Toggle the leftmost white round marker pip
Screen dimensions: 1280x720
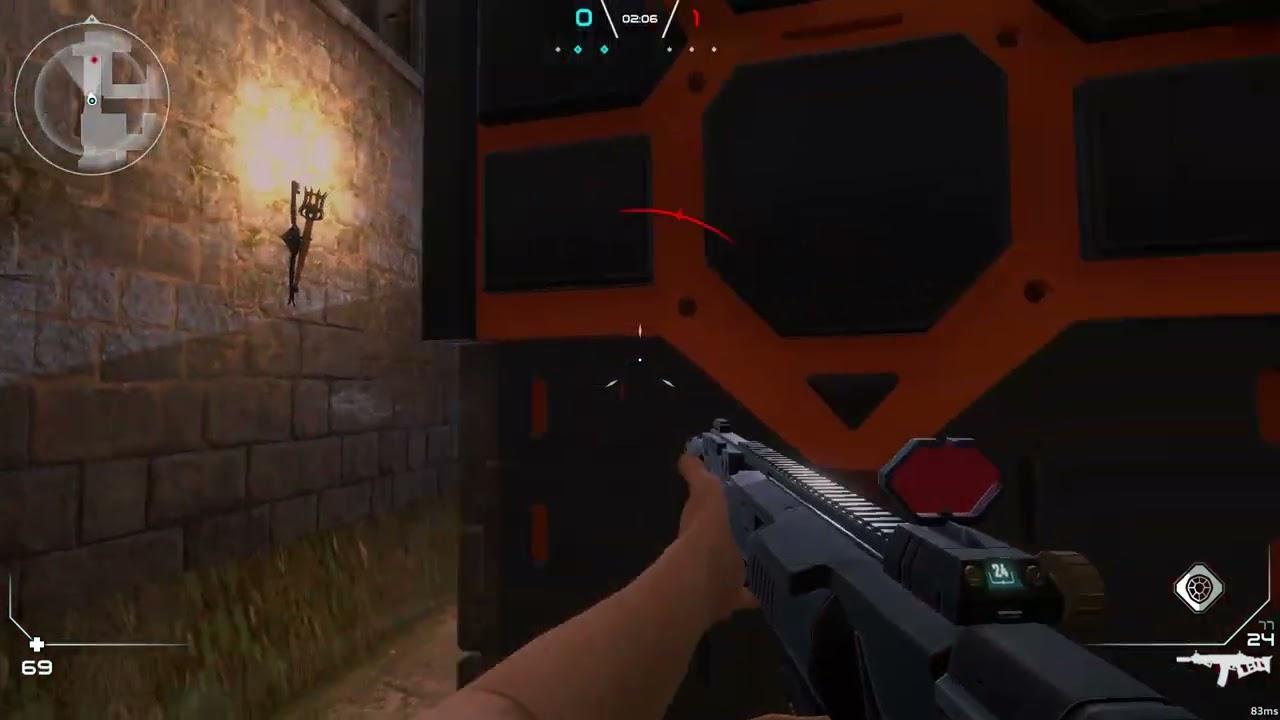557,48
